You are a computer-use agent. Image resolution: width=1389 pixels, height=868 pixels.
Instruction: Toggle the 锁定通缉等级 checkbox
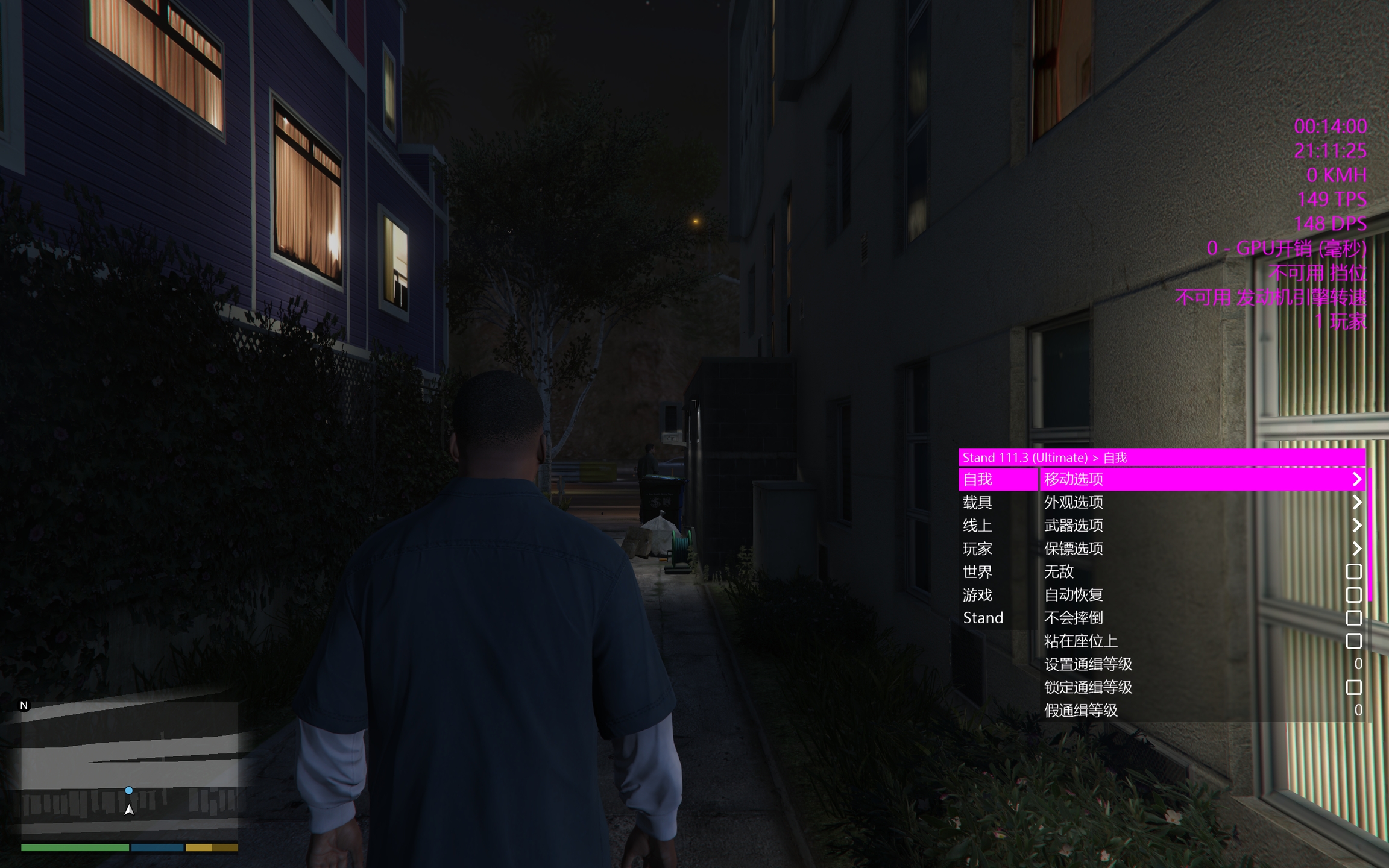pos(1353,687)
